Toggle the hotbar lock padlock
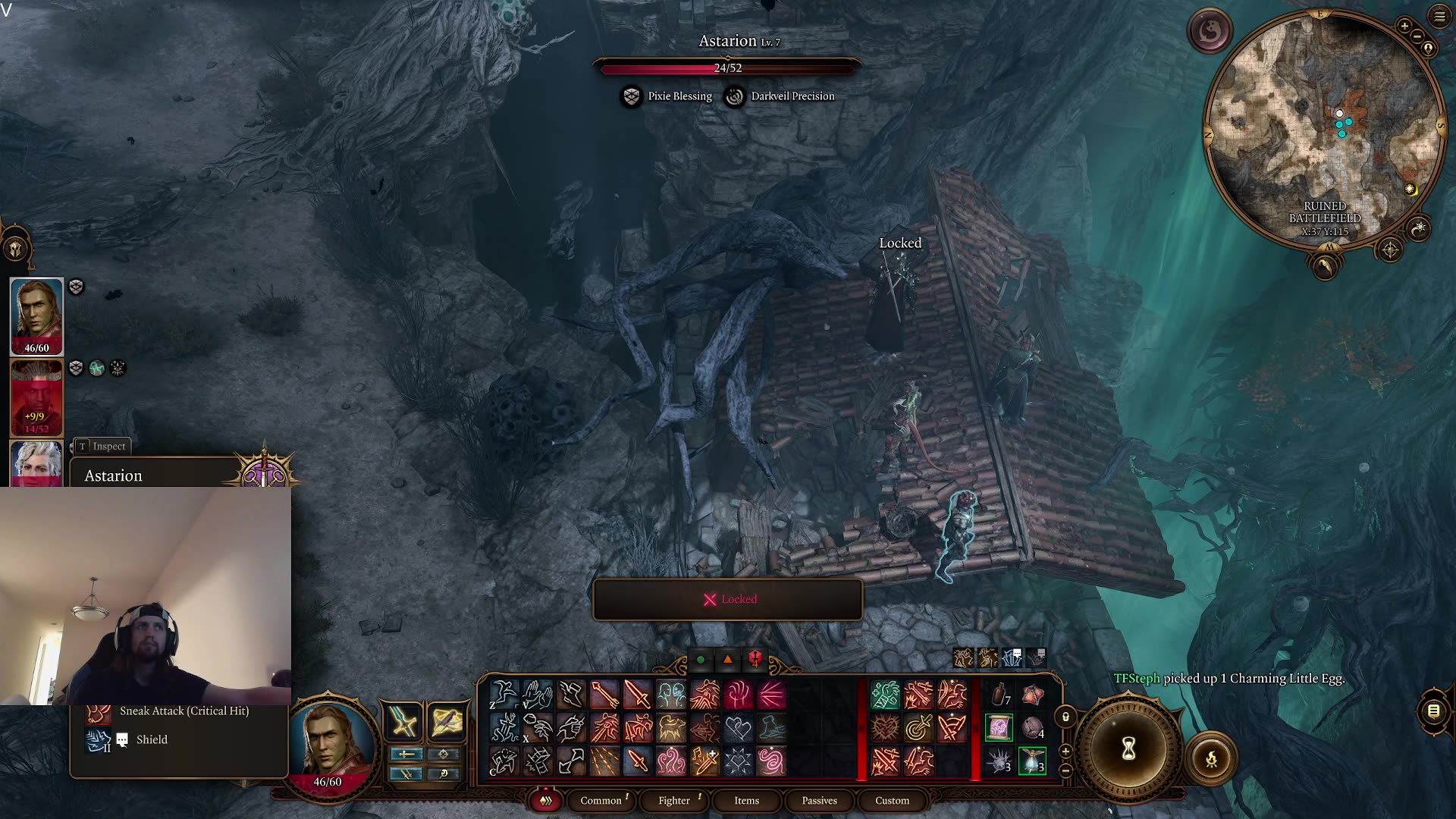 click(x=1065, y=717)
